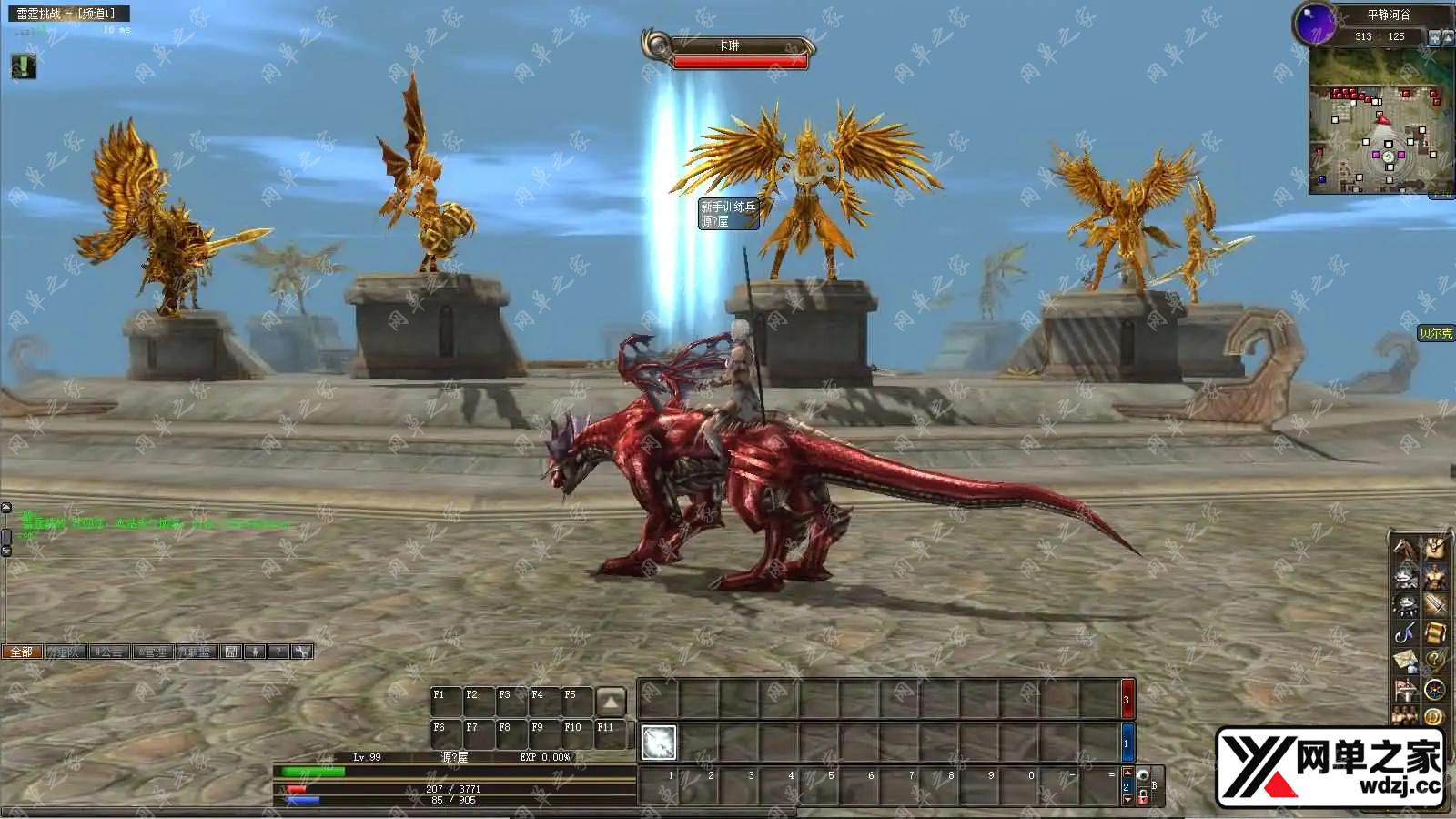This screenshot has width=1456, height=819.
Task: Save chat log with floppy disk button
Action: pos(231,652)
